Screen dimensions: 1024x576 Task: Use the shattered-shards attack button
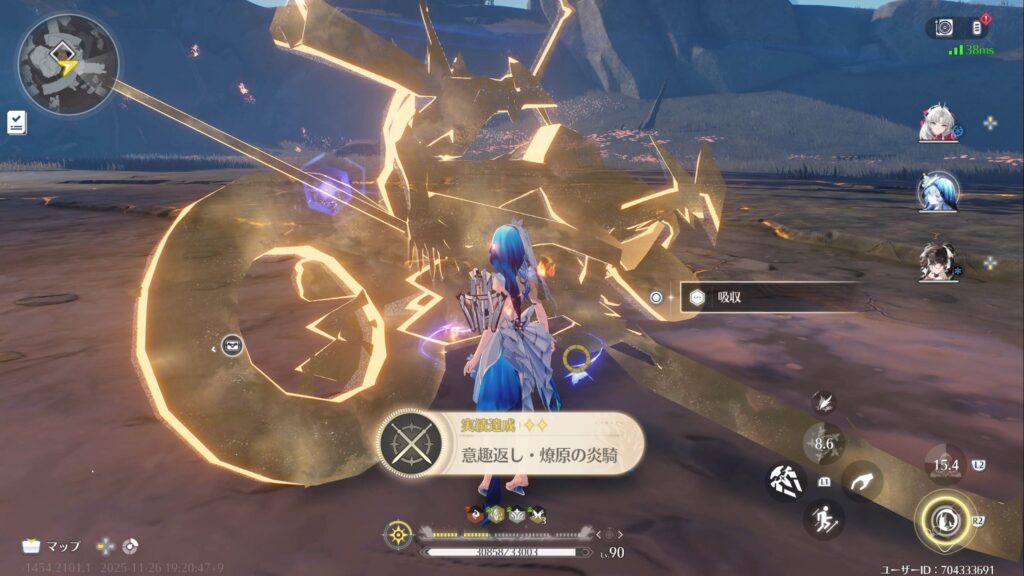(786, 481)
